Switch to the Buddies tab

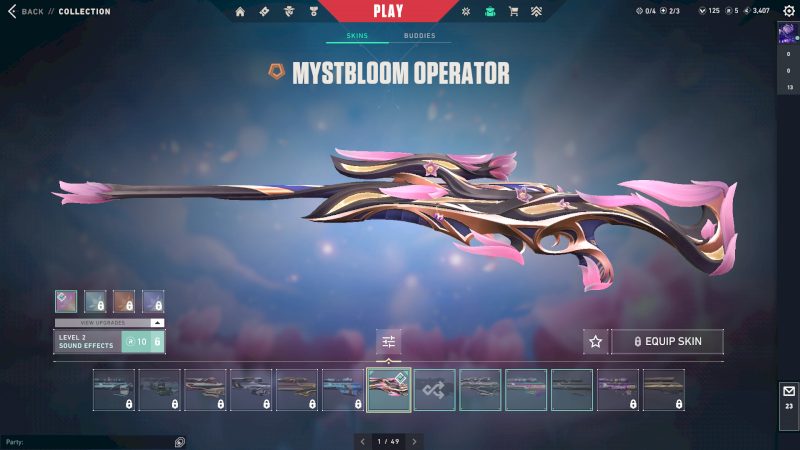click(420, 36)
